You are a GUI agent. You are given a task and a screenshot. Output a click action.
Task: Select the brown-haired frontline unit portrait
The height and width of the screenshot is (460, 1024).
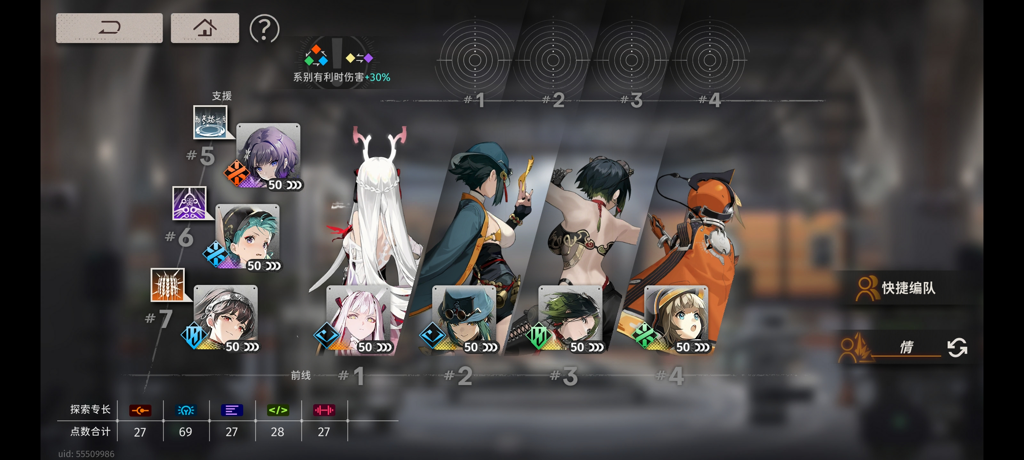click(x=675, y=318)
